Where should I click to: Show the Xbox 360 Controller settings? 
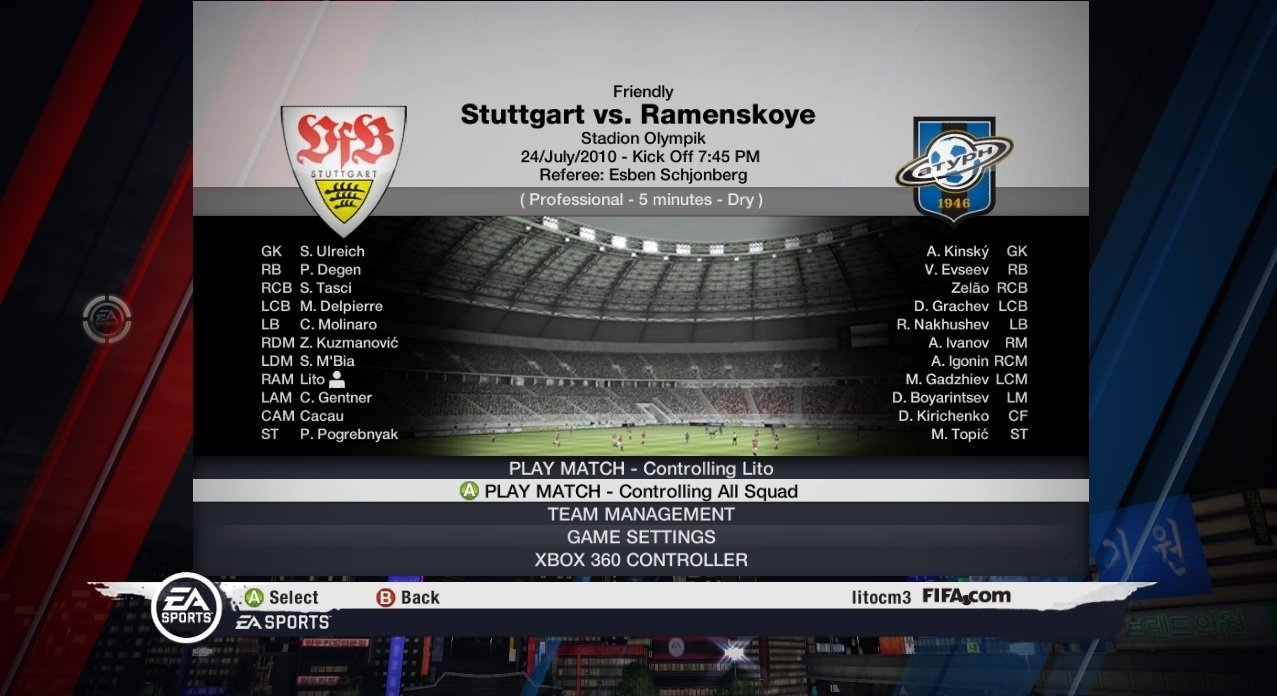pyautogui.click(x=640, y=560)
